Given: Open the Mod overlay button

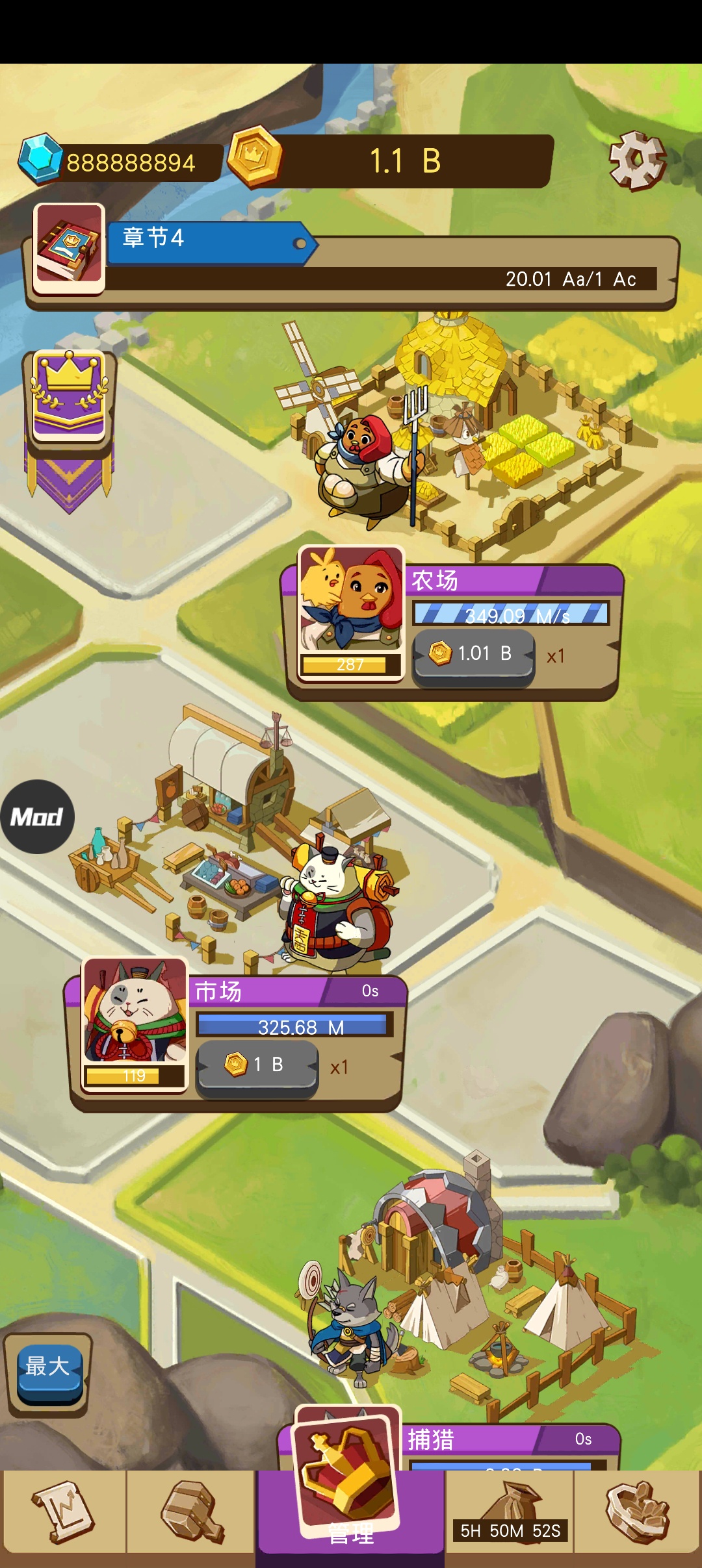Looking at the screenshot, I should (x=37, y=816).
